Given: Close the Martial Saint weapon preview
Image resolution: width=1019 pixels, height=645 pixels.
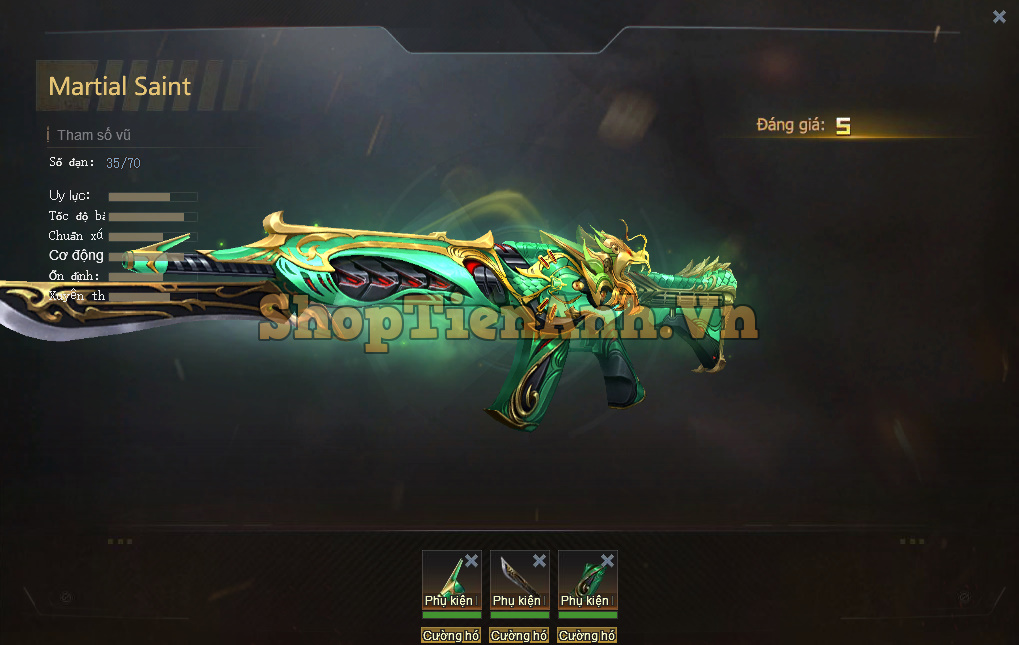Looking at the screenshot, I should (999, 16).
